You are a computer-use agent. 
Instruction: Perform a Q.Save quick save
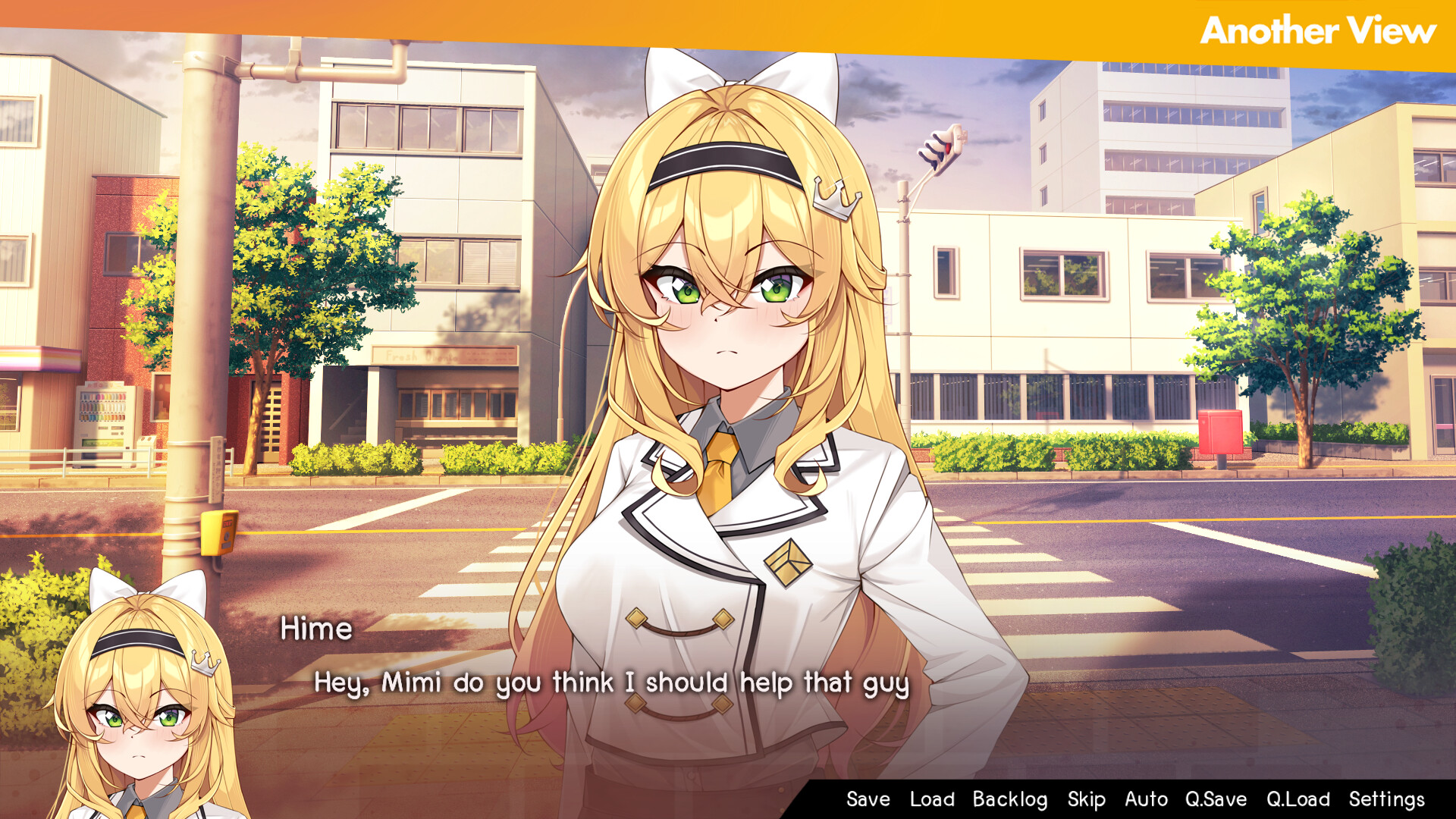click(1217, 799)
